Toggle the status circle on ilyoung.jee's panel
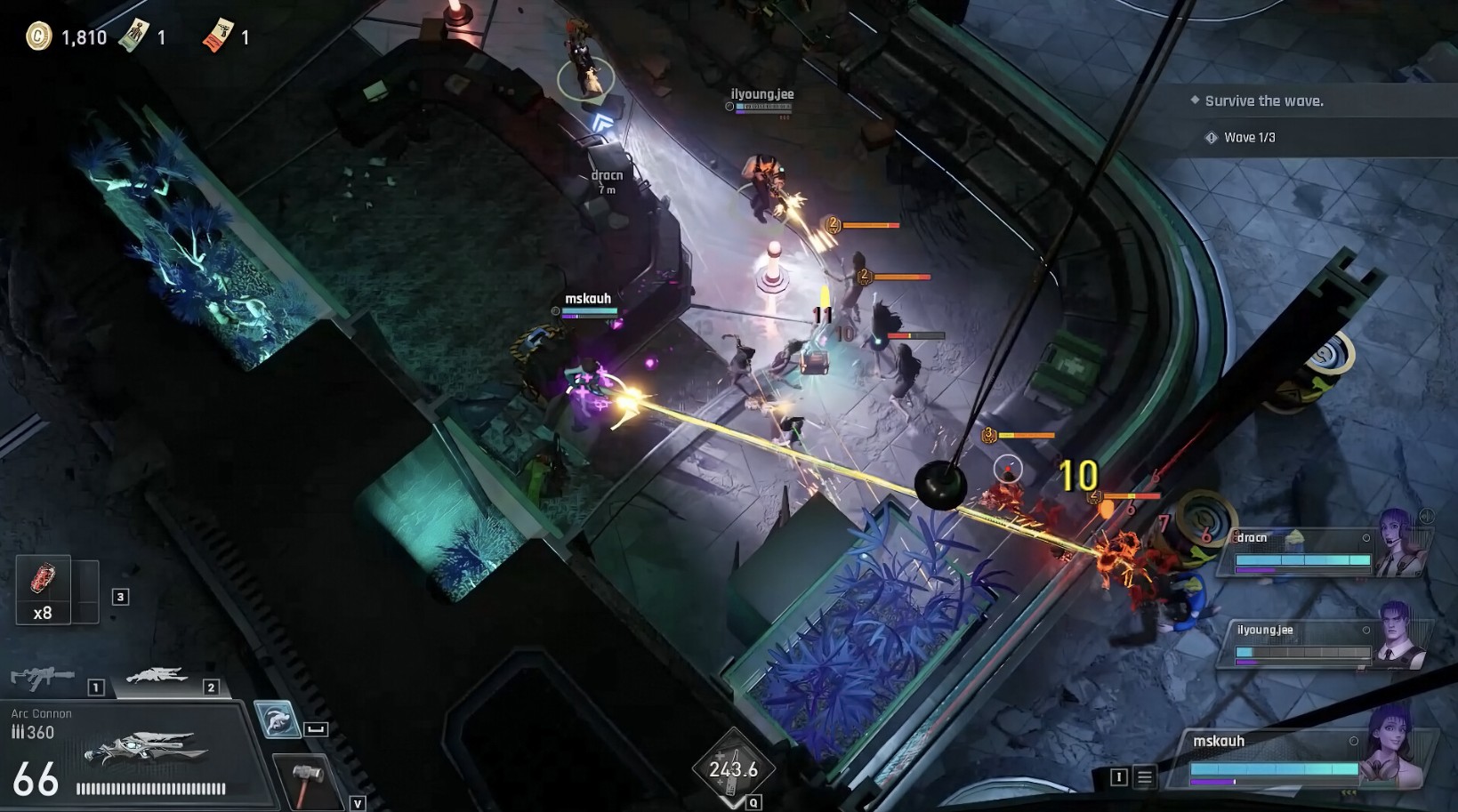The width and height of the screenshot is (1458, 812). [1368, 628]
